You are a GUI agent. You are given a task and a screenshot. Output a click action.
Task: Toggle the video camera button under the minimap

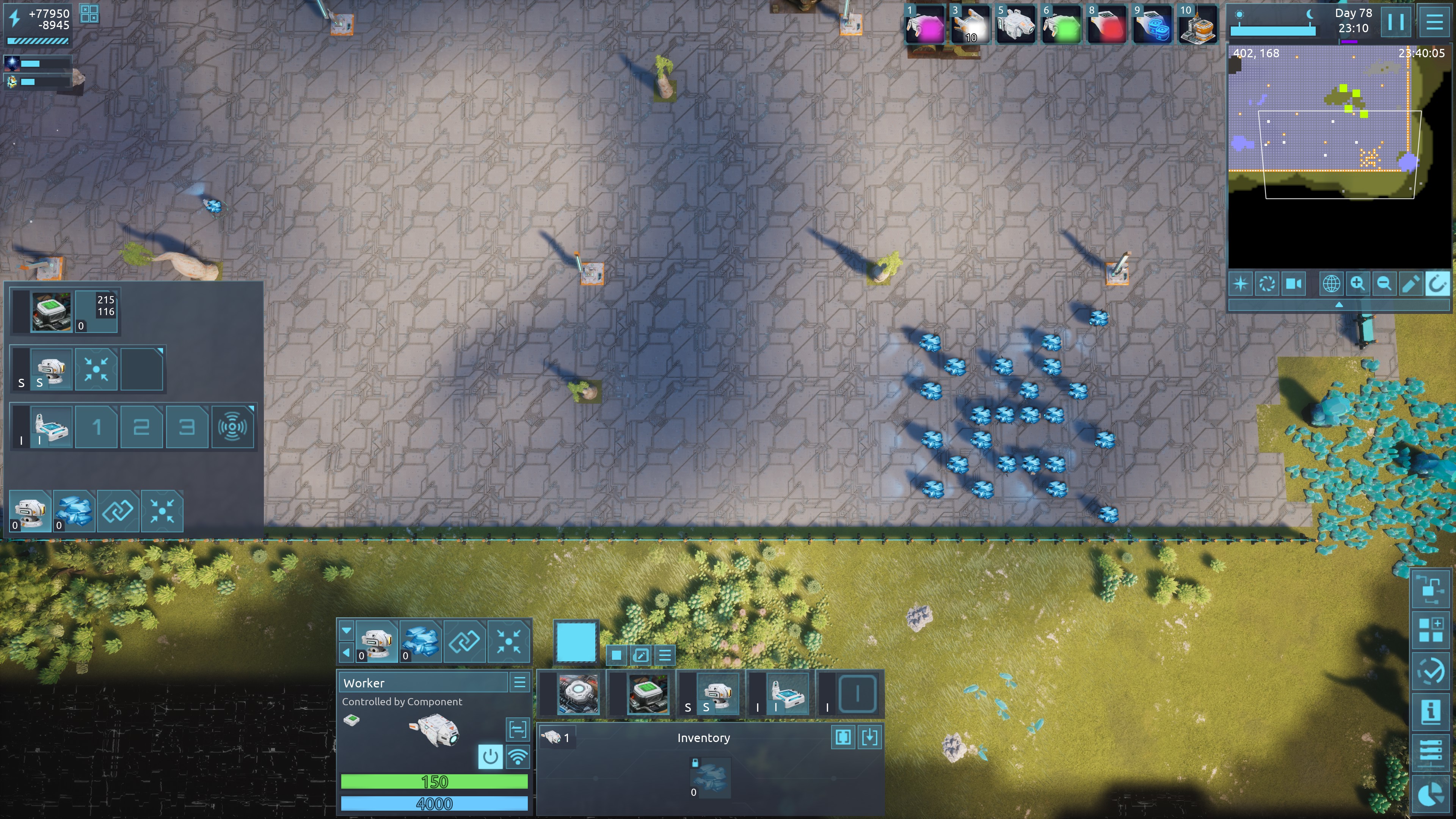click(x=1294, y=284)
